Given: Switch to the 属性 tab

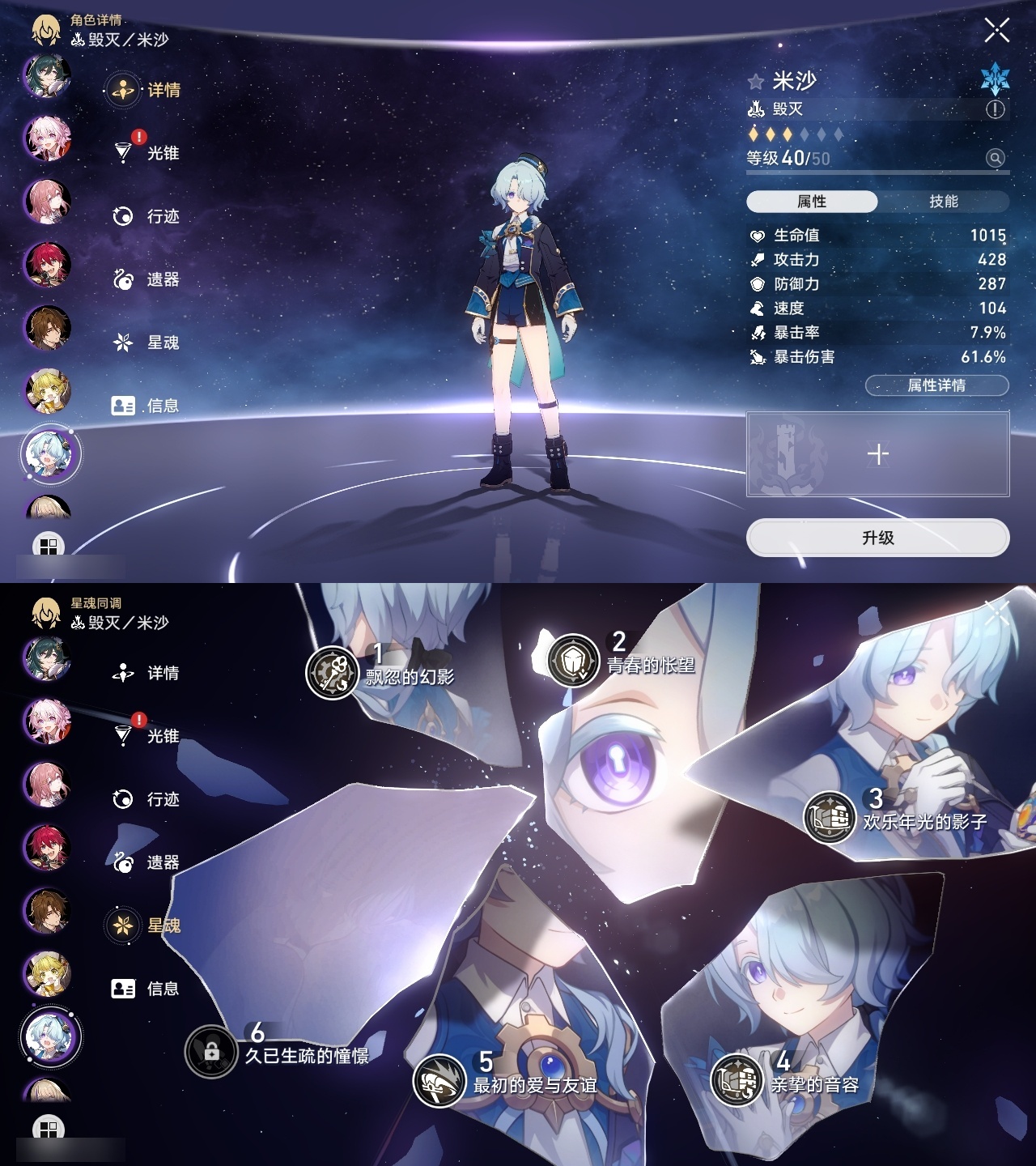Looking at the screenshot, I should [813, 199].
